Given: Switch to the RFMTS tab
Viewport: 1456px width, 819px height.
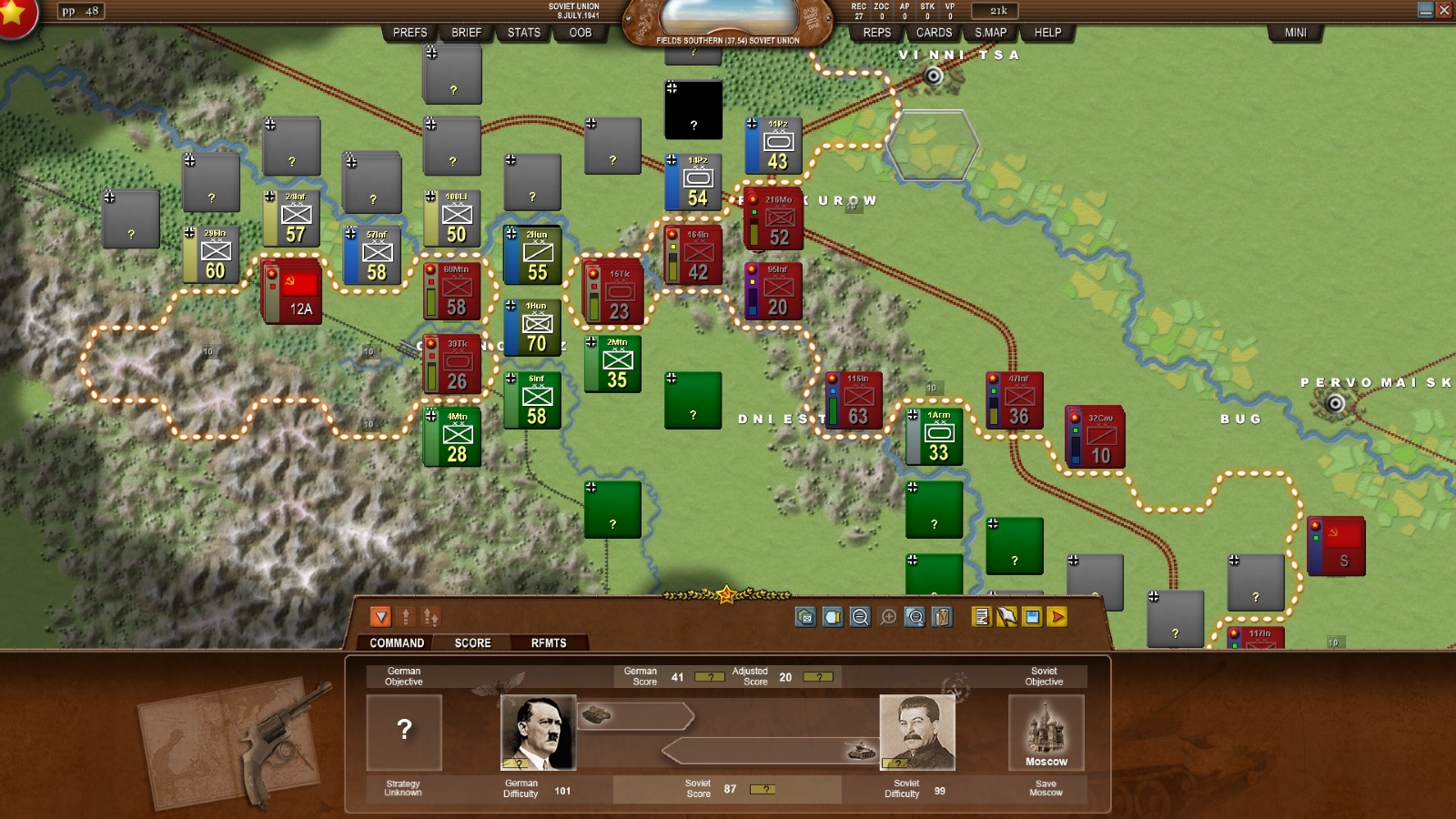Looking at the screenshot, I should pos(549,642).
